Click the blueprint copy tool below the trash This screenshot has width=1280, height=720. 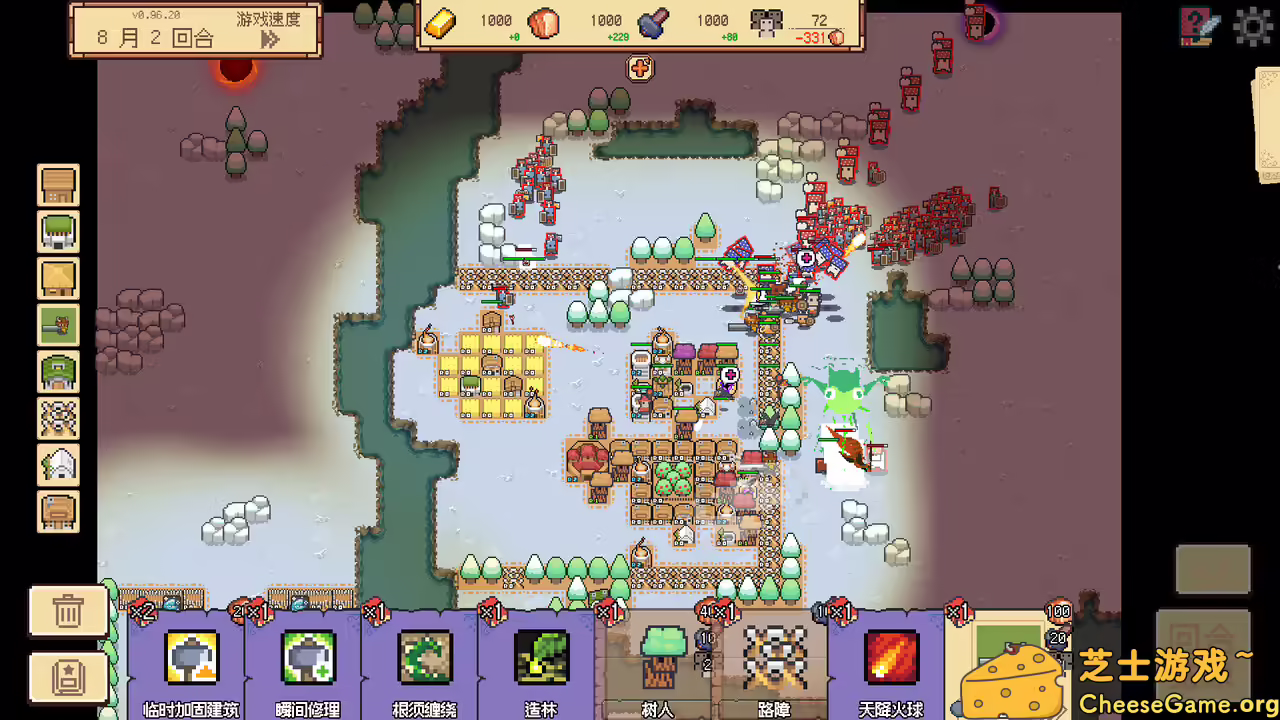tap(67, 677)
